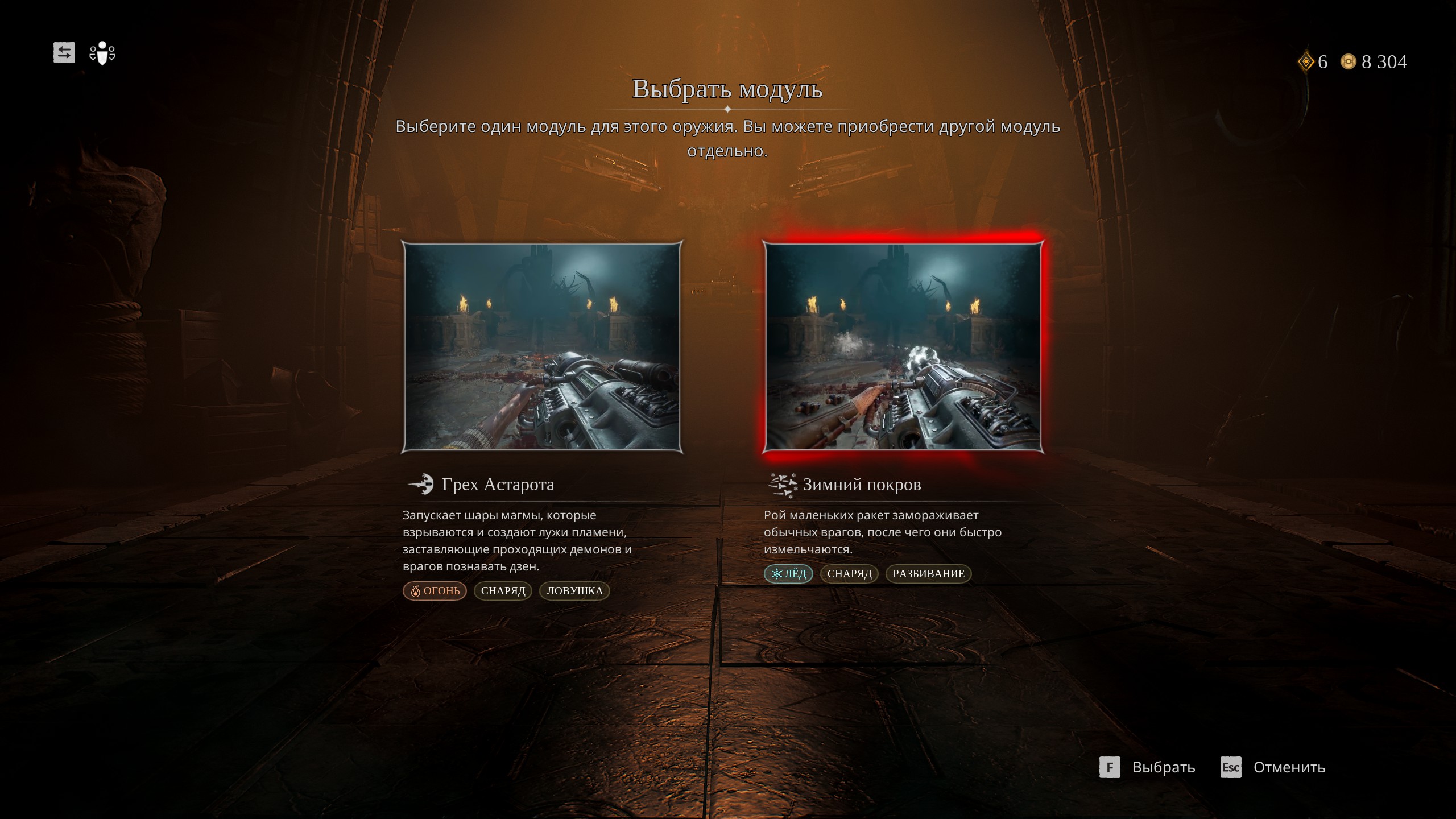Click the ОГОНЬ fire tag
Screen dimensions: 1456x819
pos(435,591)
